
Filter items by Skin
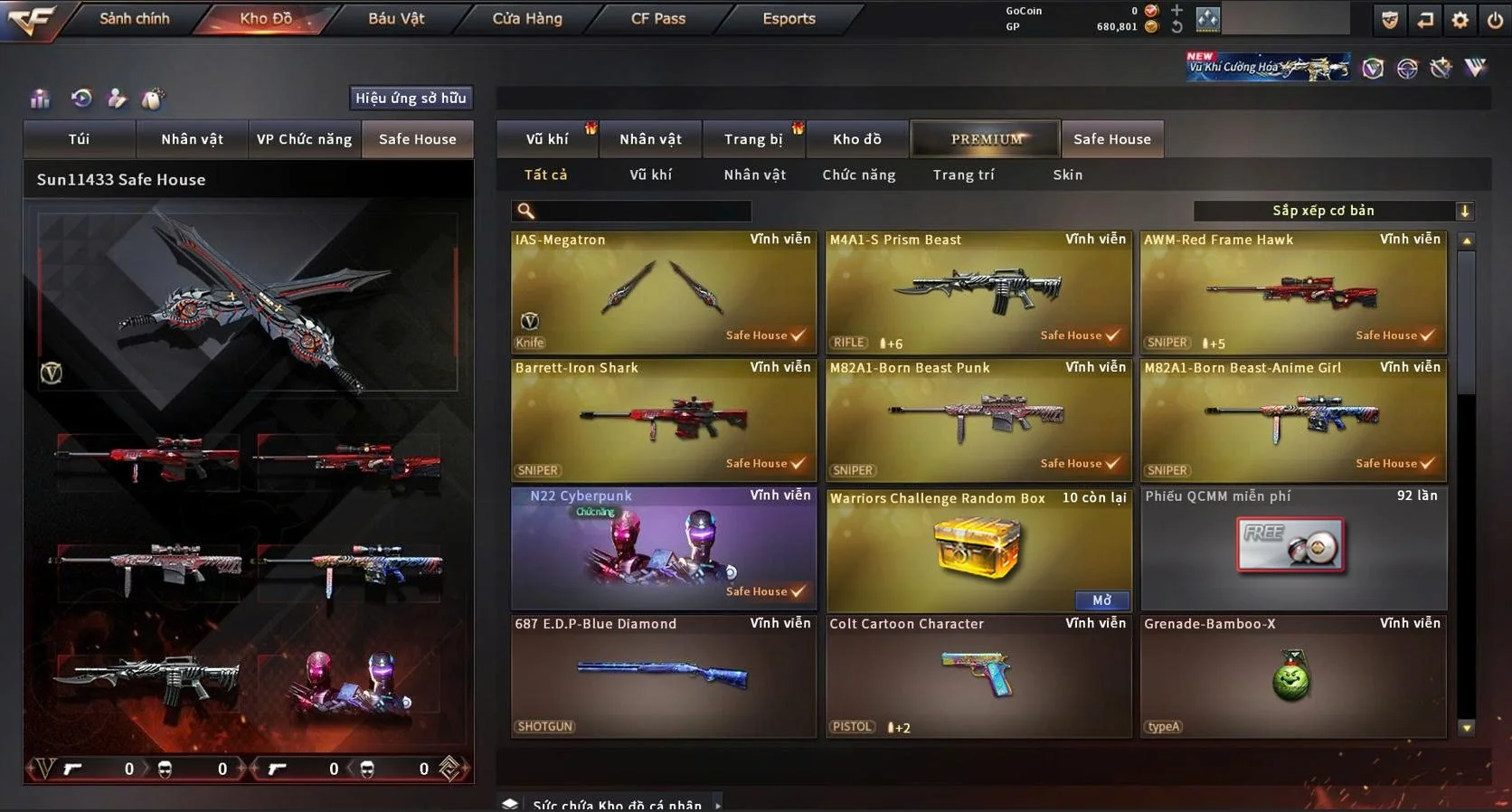point(1067,175)
